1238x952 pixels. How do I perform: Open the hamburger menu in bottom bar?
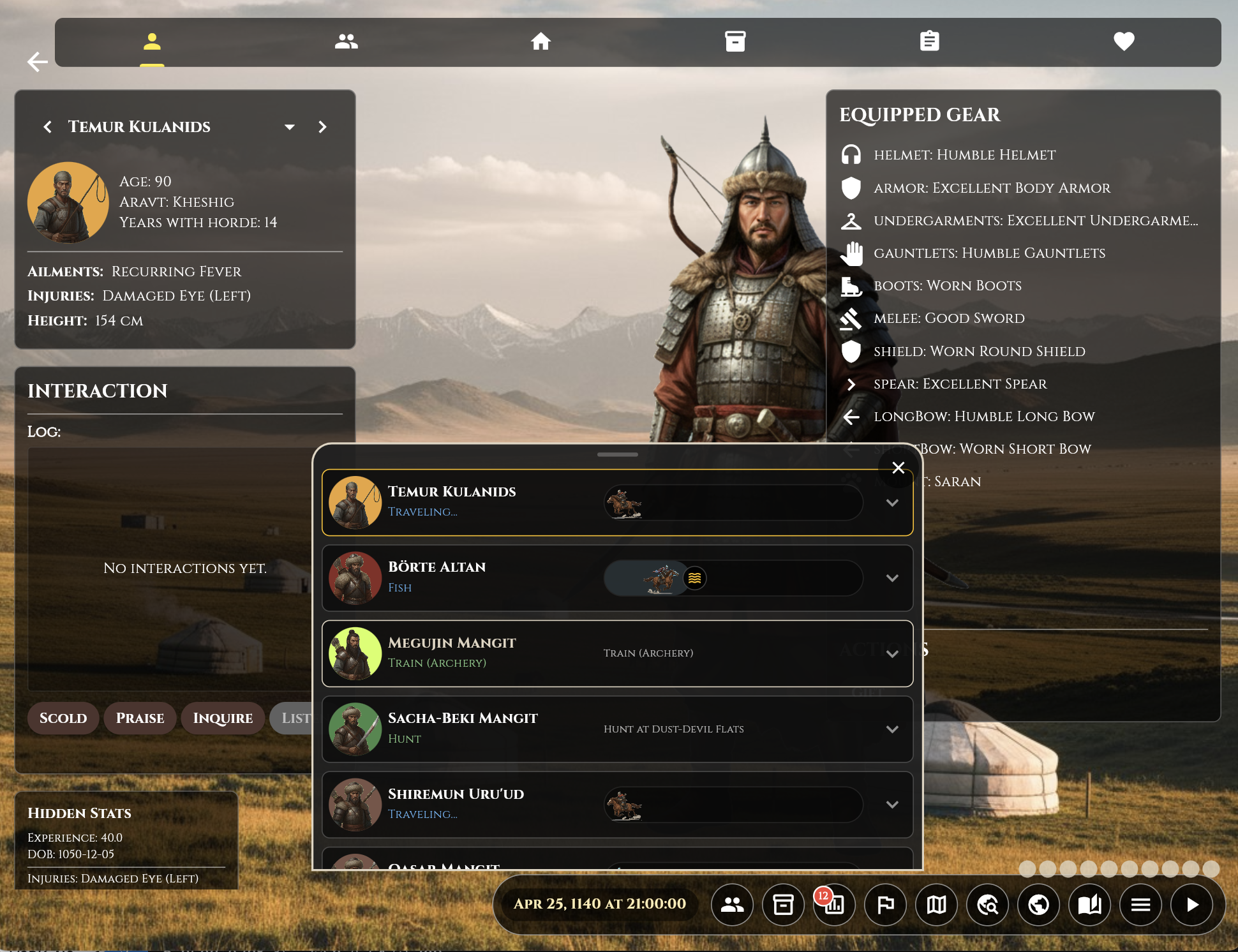[x=1140, y=904]
